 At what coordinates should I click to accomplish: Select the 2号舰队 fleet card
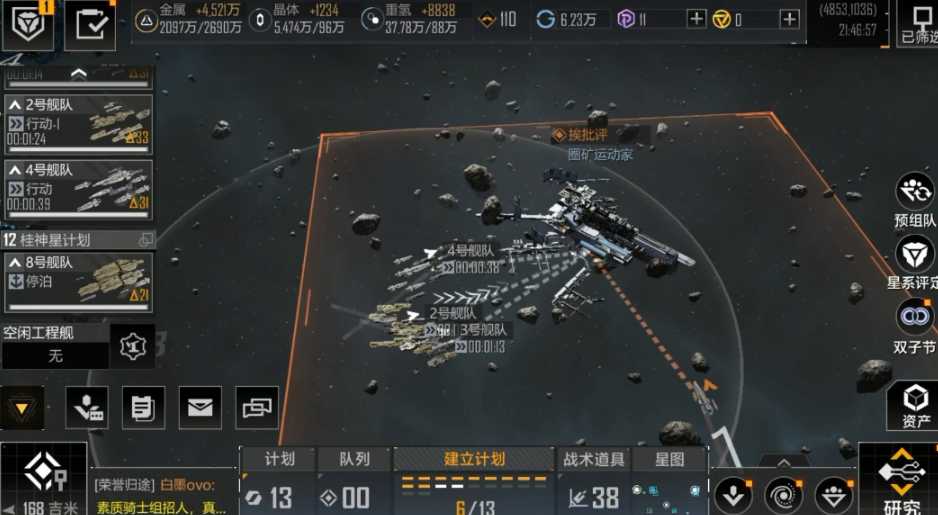78,122
